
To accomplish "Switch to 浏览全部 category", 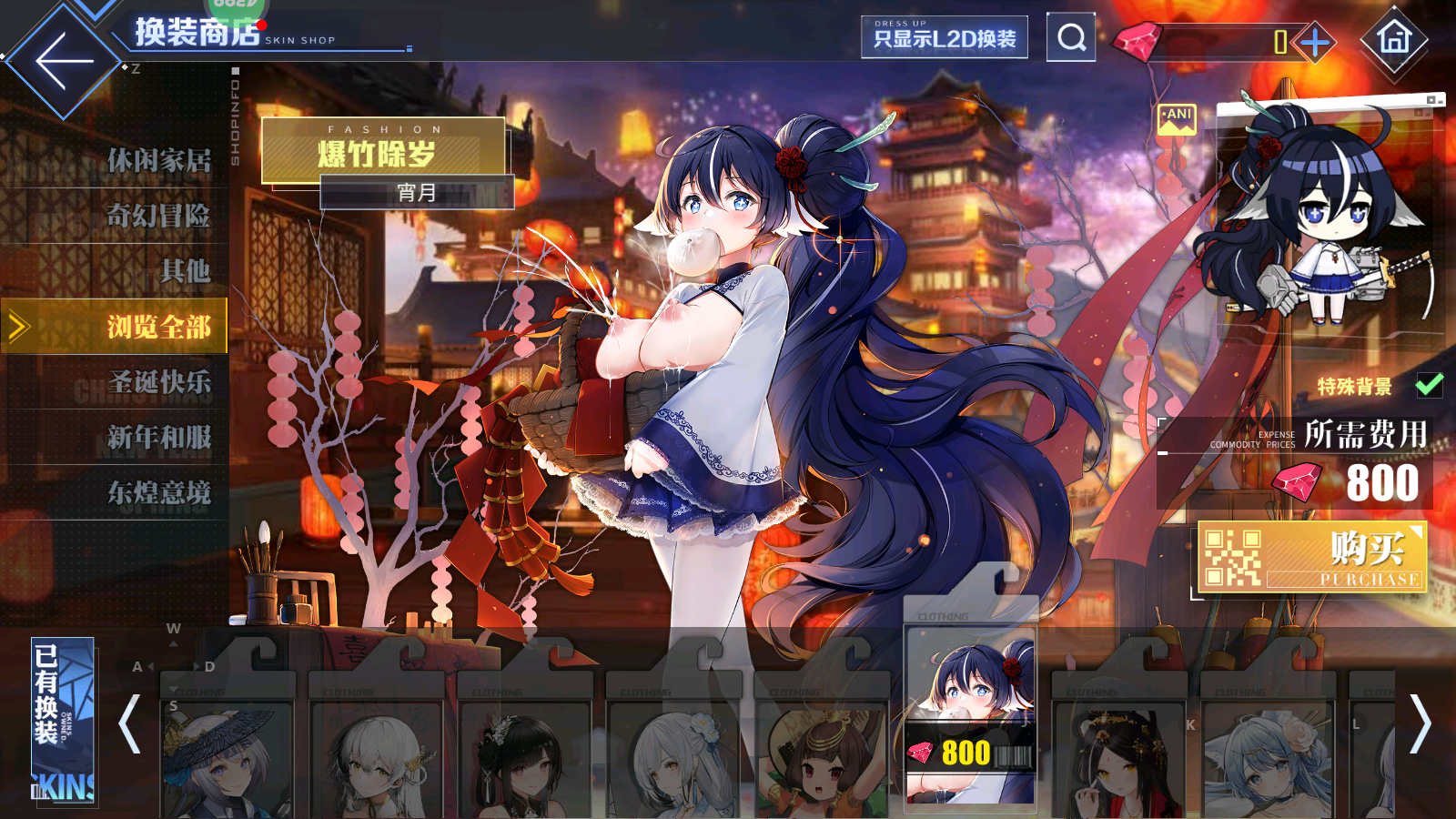I will point(158,327).
